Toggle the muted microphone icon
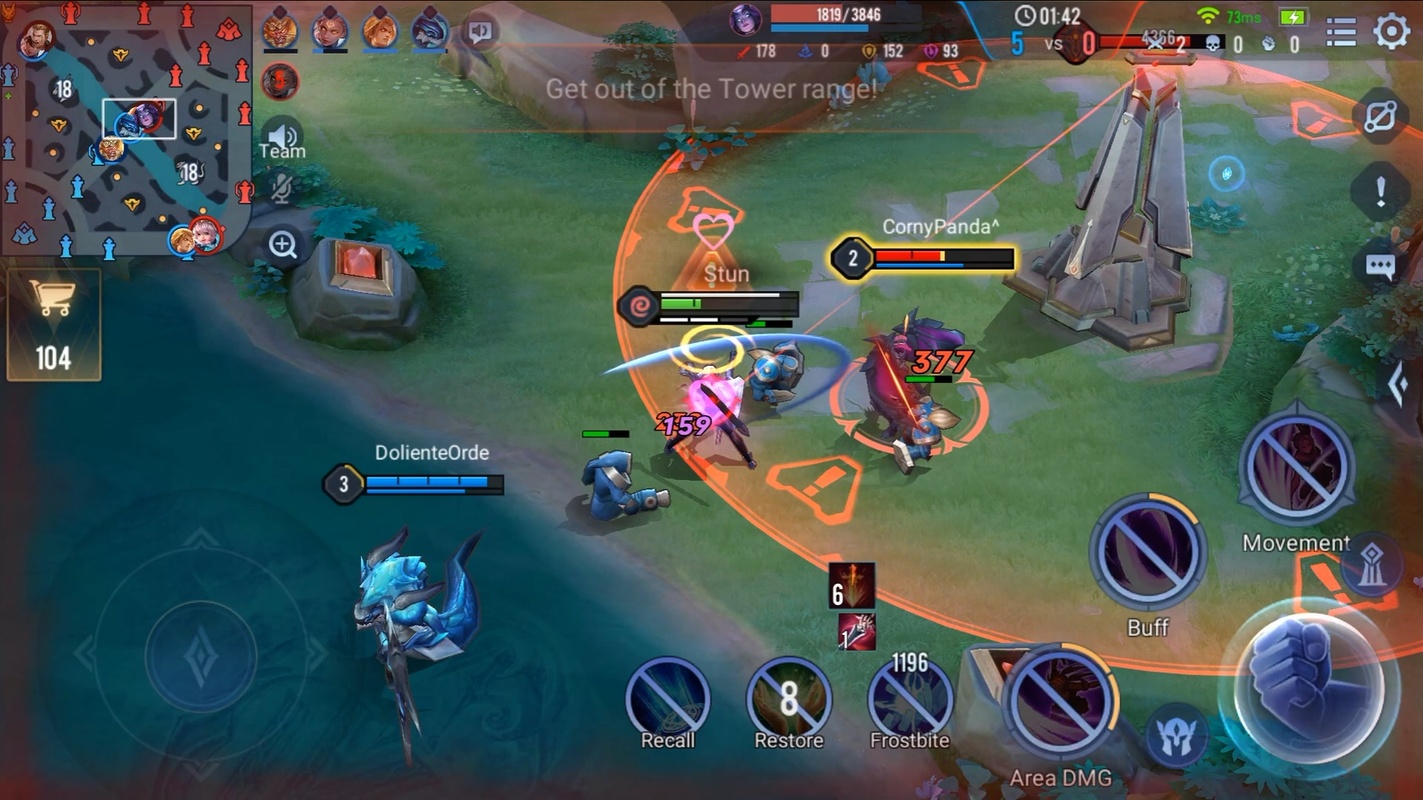Viewport: 1423px width, 800px height. click(282, 189)
